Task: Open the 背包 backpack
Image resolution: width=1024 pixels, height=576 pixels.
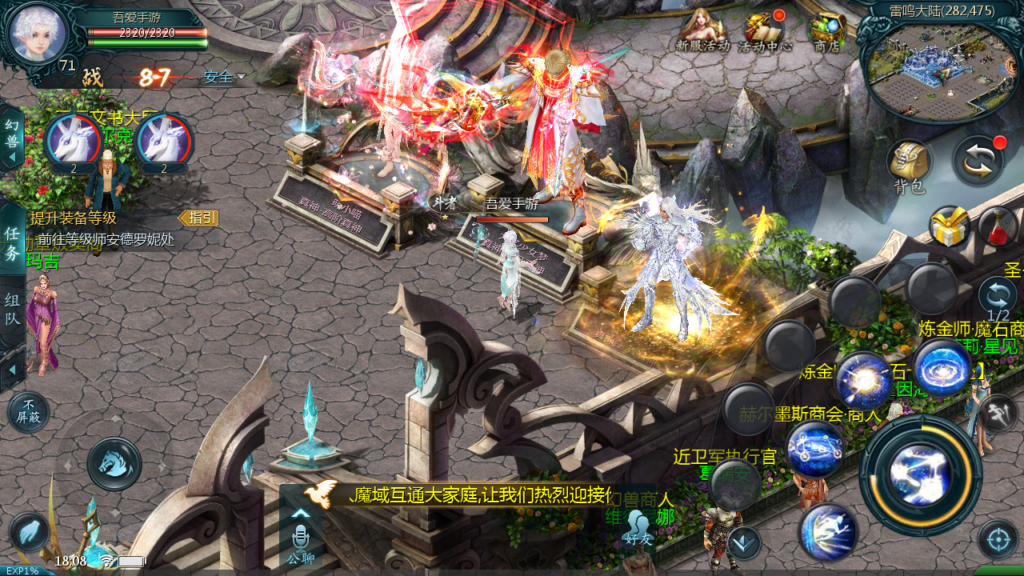Action: coord(908,164)
